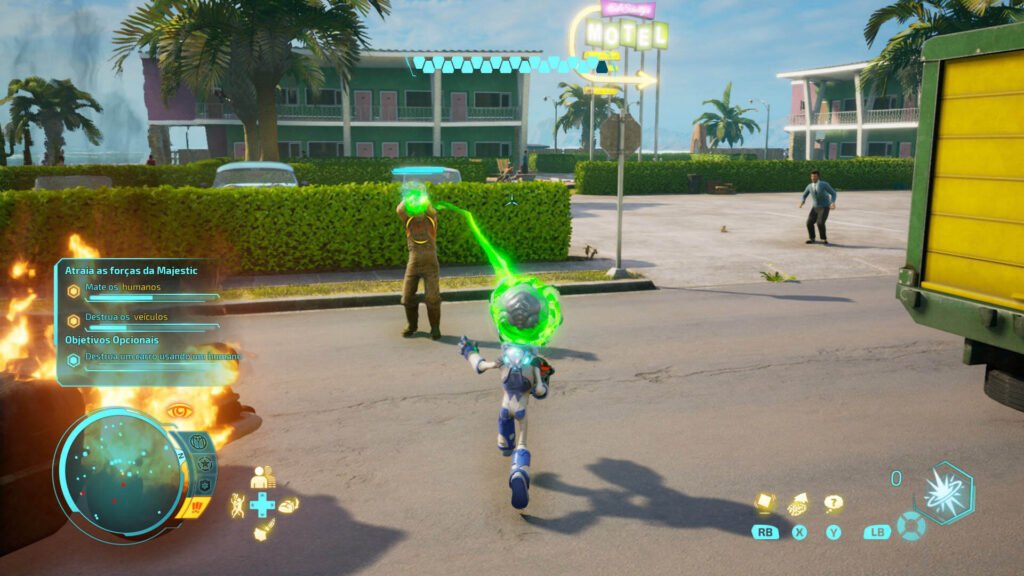Activate the yellow cube ability icon
Screen dimensions: 1024x576
click(x=765, y=502)
